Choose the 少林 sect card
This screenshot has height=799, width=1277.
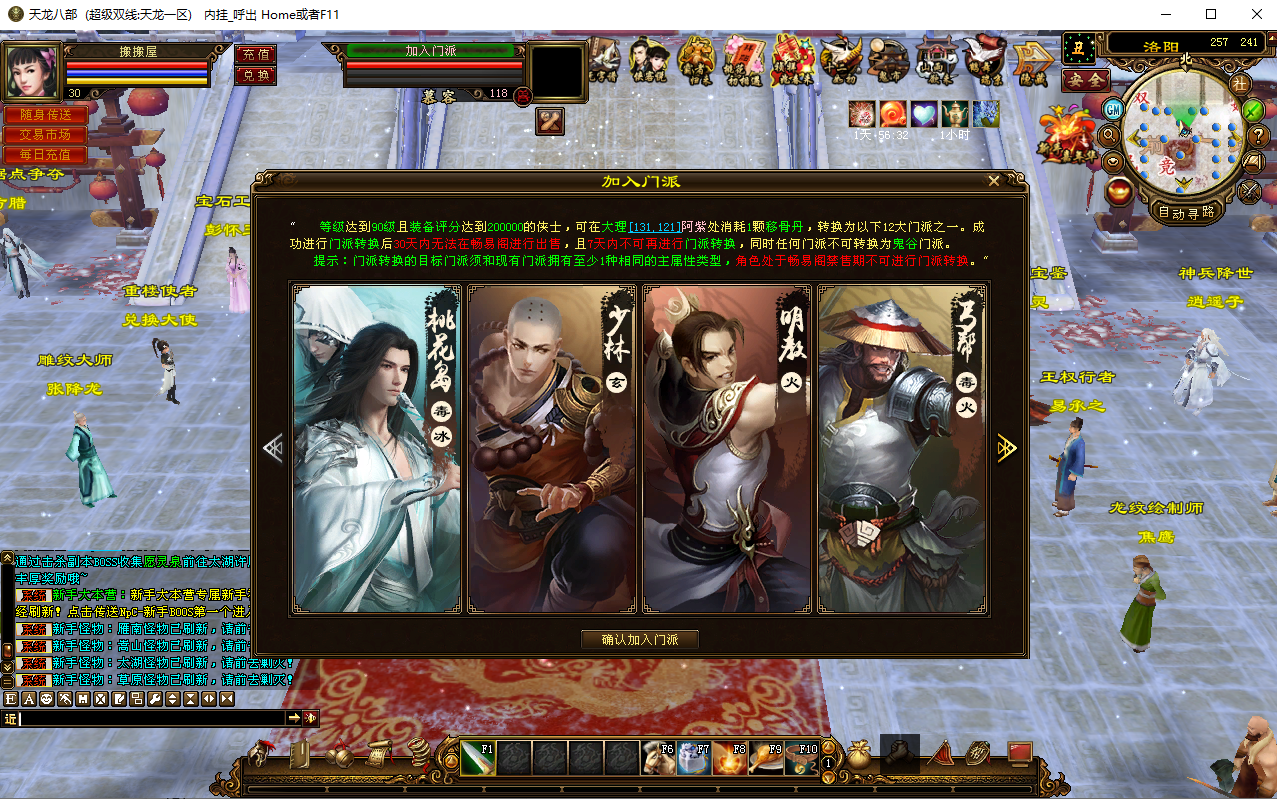[x=552, y=449]
